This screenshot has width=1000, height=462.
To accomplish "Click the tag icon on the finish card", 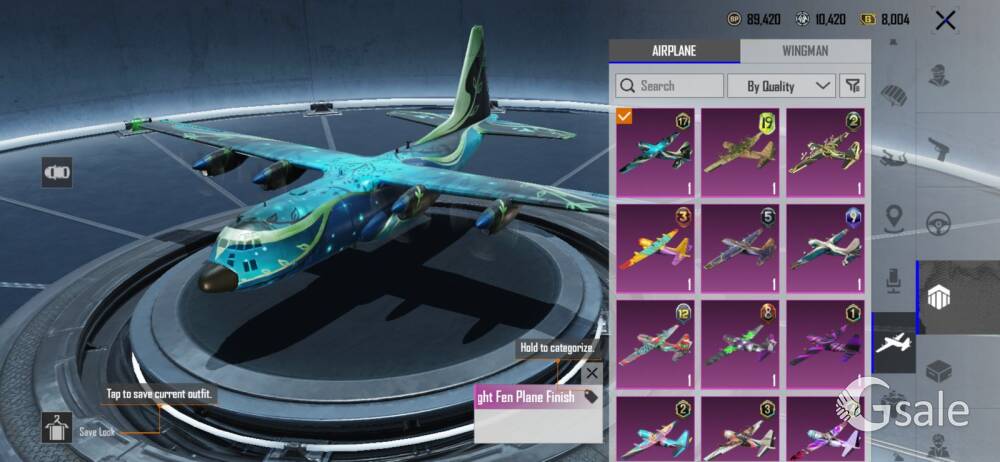I will 591,397.
